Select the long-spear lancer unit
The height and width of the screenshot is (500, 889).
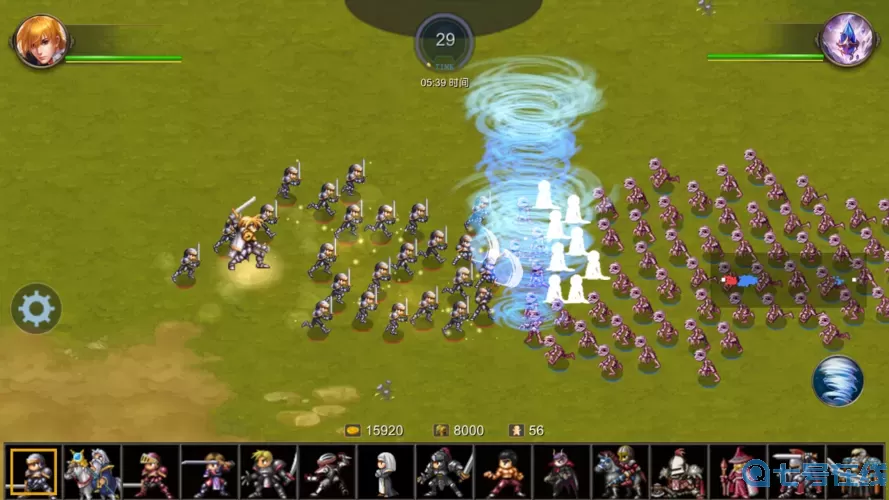point(209,471)
